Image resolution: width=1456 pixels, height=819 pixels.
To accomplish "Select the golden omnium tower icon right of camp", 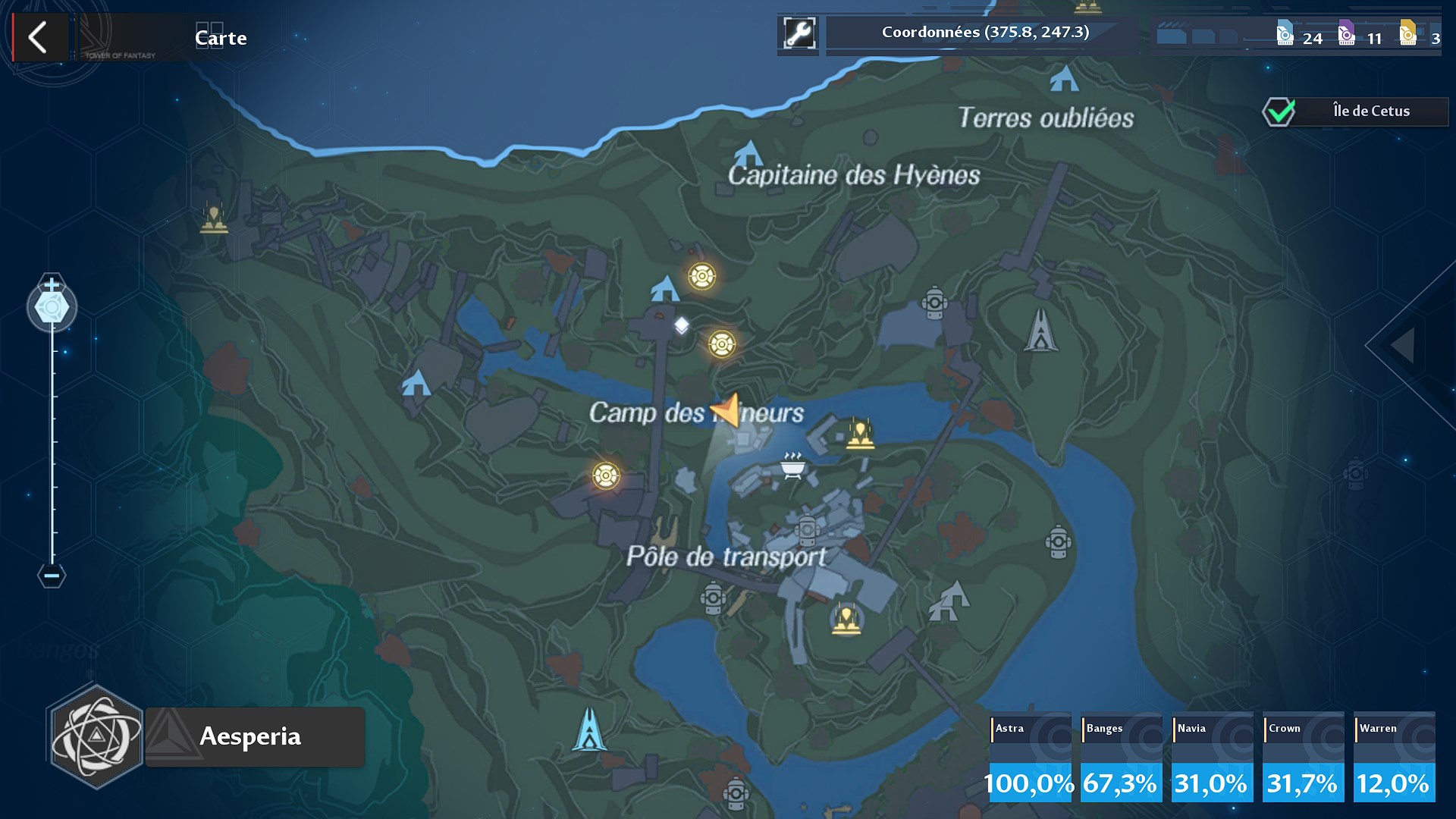I will click(861, 435).
